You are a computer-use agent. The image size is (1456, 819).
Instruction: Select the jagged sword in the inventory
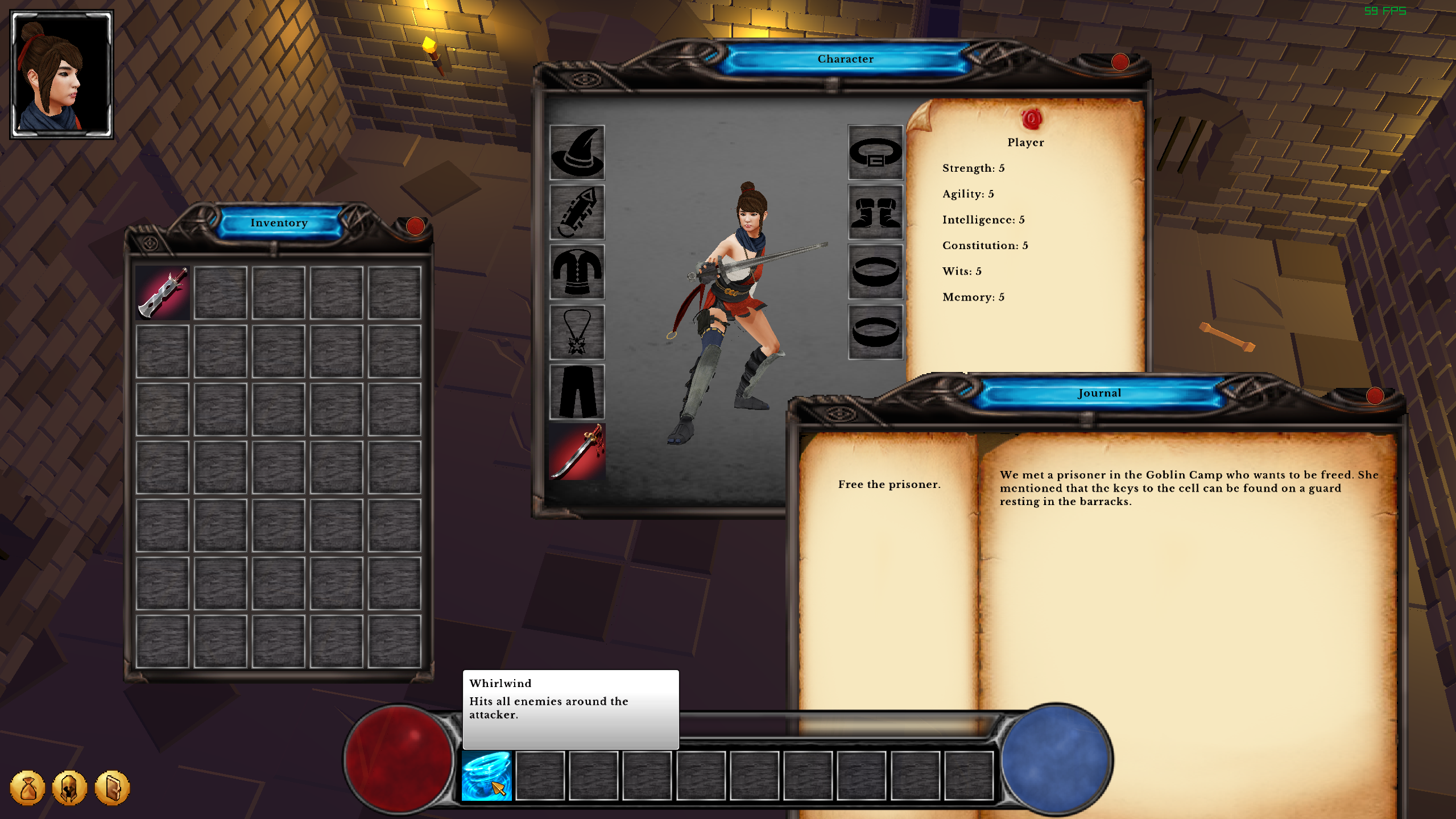(163, 293)
